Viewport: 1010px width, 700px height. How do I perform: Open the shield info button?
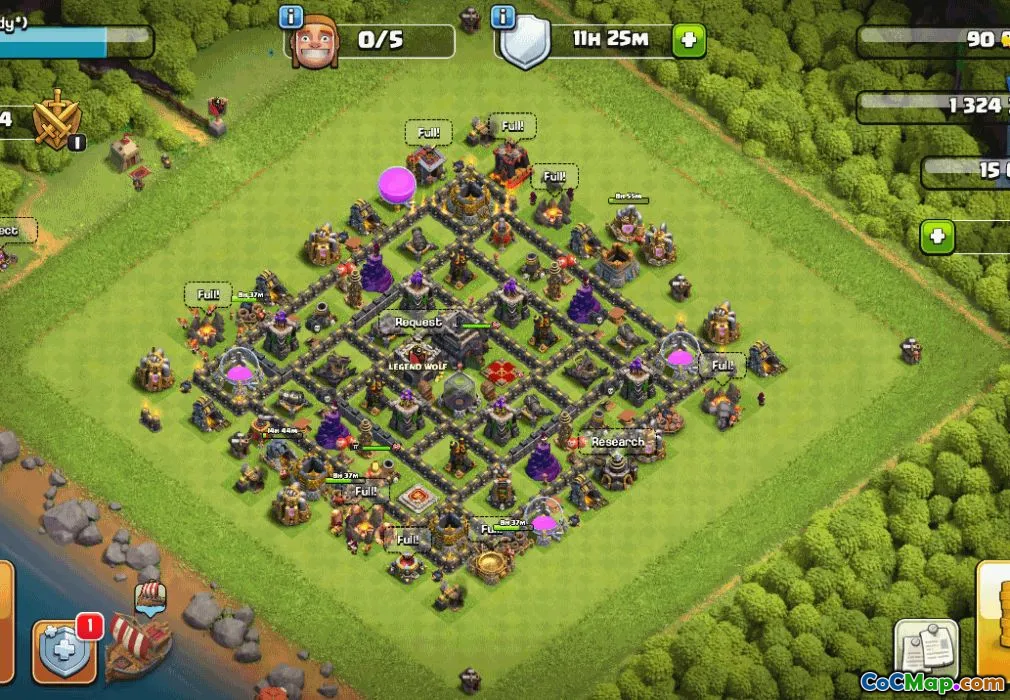(x=503, y=16)
